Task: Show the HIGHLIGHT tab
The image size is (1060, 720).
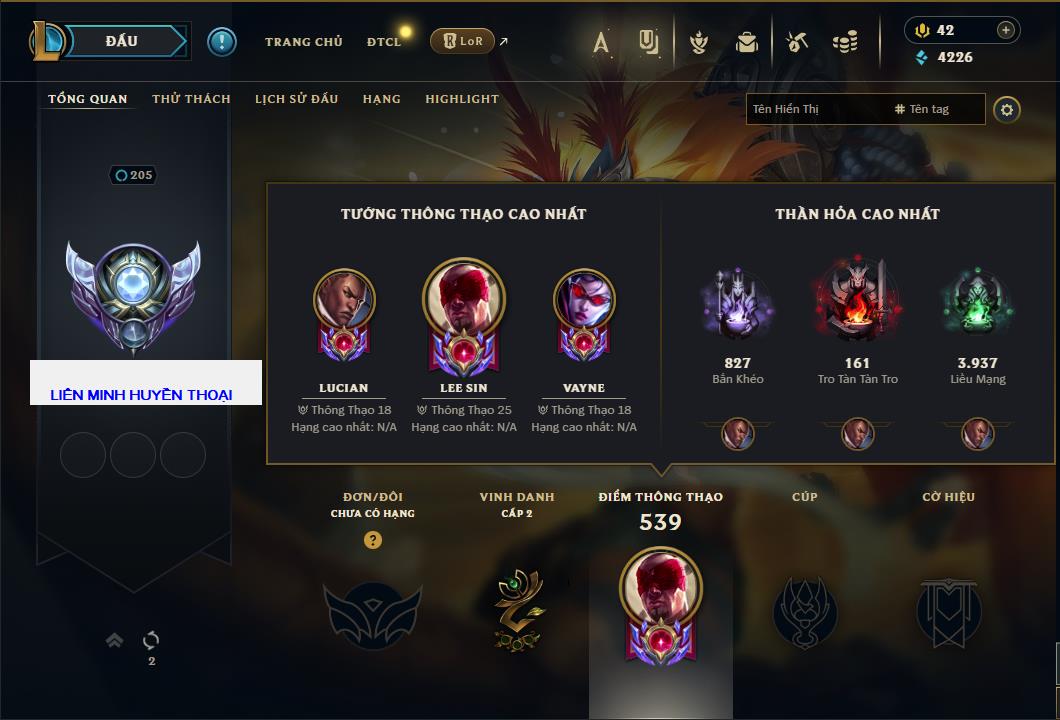Action: point(462,99)
